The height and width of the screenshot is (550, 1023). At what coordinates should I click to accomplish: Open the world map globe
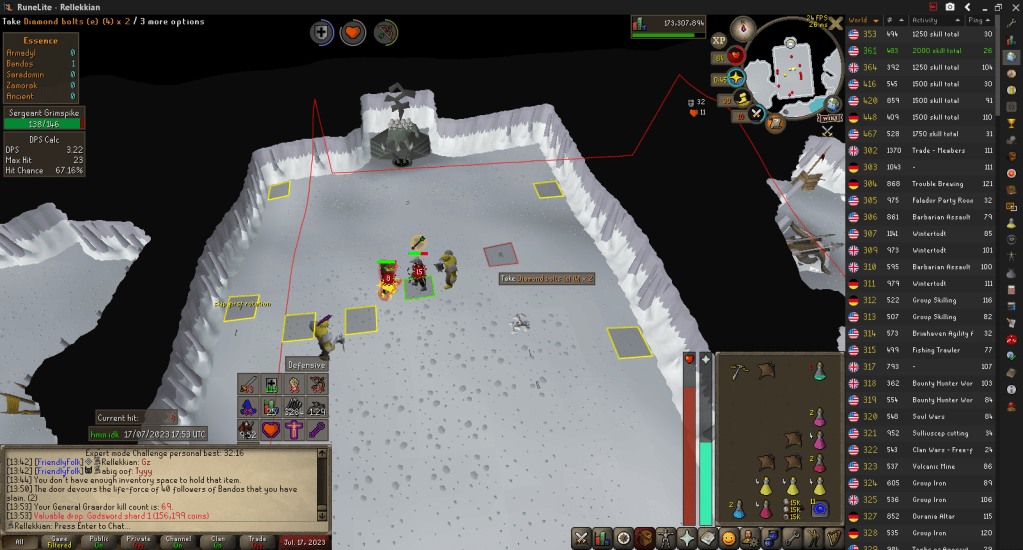(832, 105)
